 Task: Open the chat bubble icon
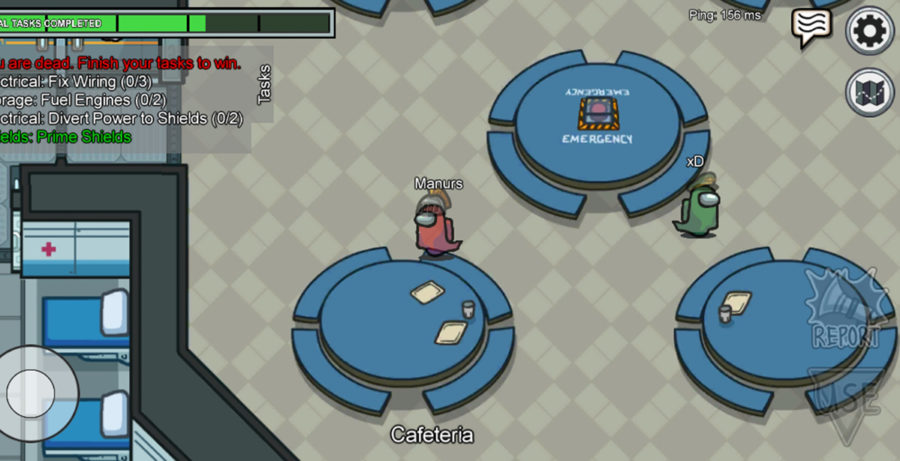pyautogui.click(x=811, y=27)
